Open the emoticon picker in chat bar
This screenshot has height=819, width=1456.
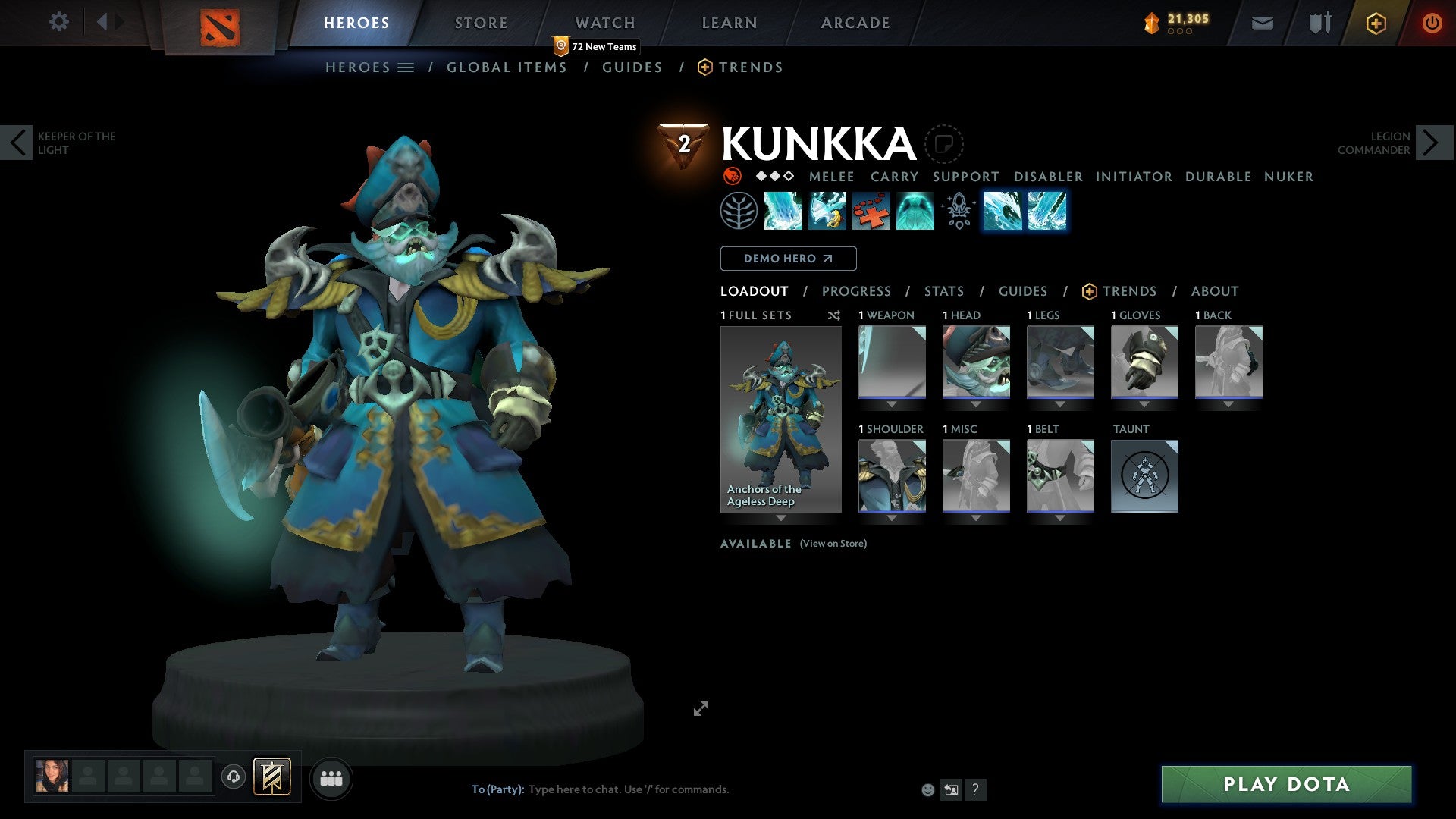click(927, 789)
